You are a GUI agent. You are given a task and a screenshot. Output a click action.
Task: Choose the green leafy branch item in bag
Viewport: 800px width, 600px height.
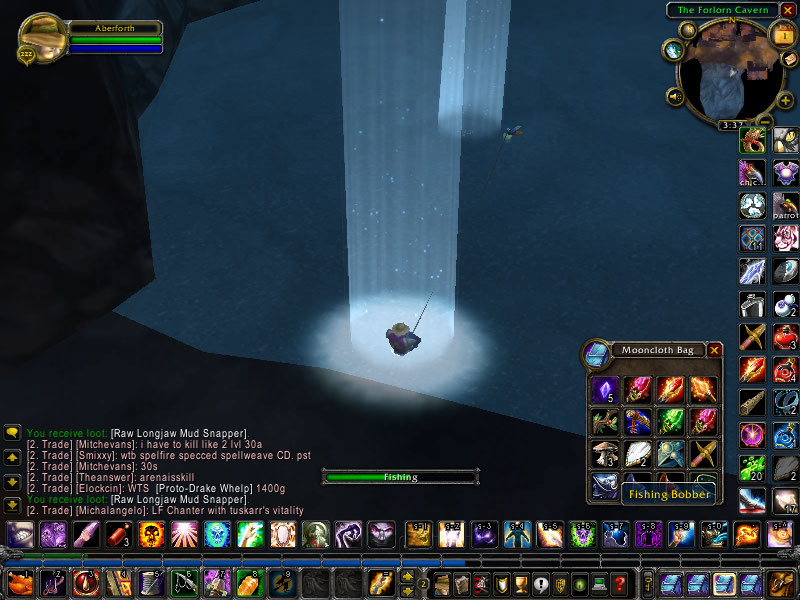pos(605,421)
